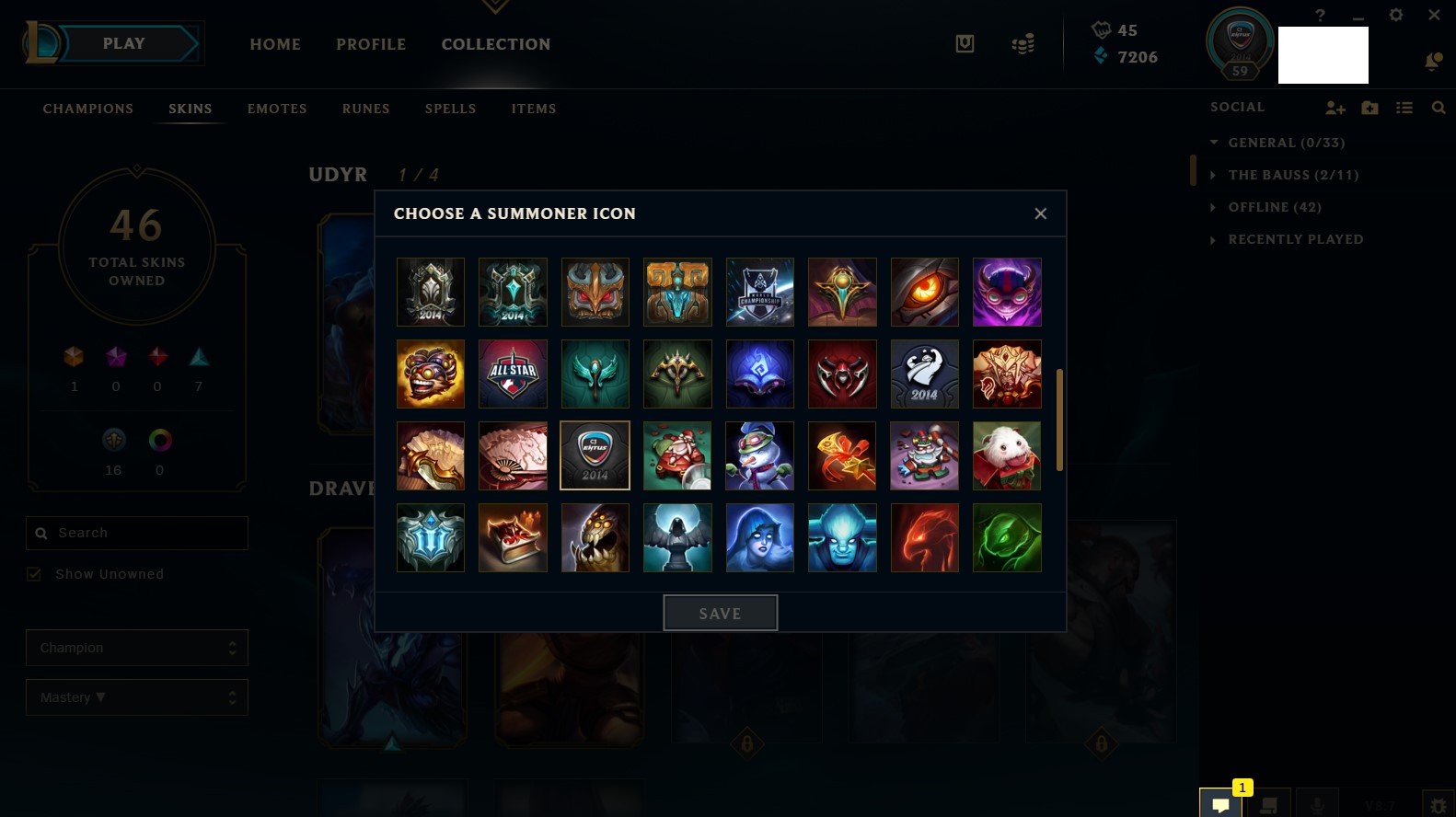Save the chosen summoner icon

720,613
